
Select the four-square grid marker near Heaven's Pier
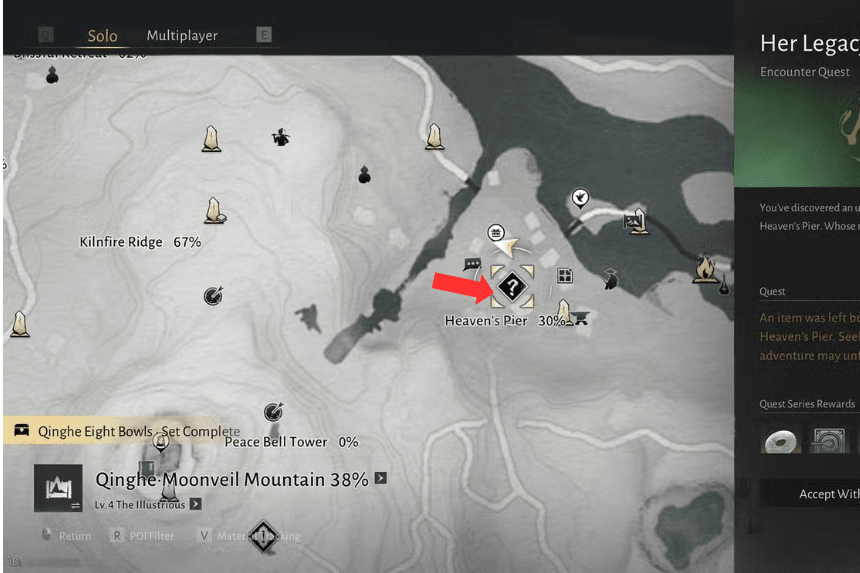565,276
